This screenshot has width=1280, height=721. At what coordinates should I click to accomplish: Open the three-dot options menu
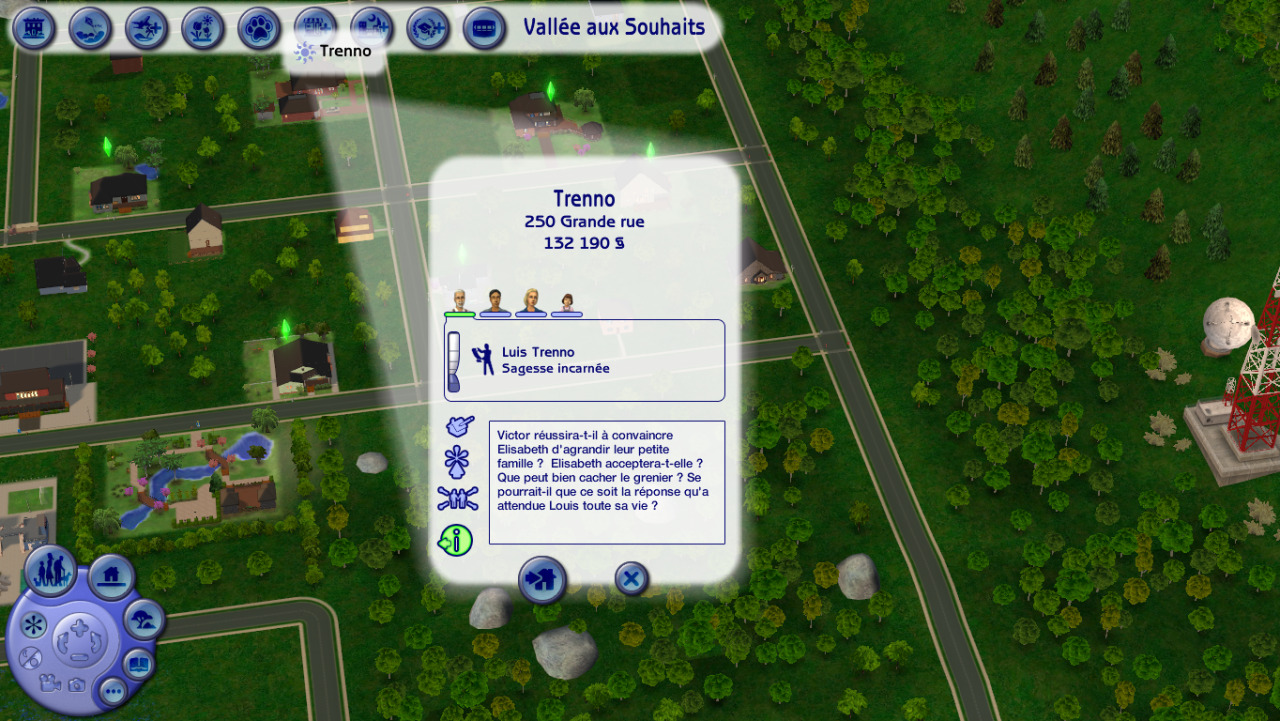(x=112, y=690)
